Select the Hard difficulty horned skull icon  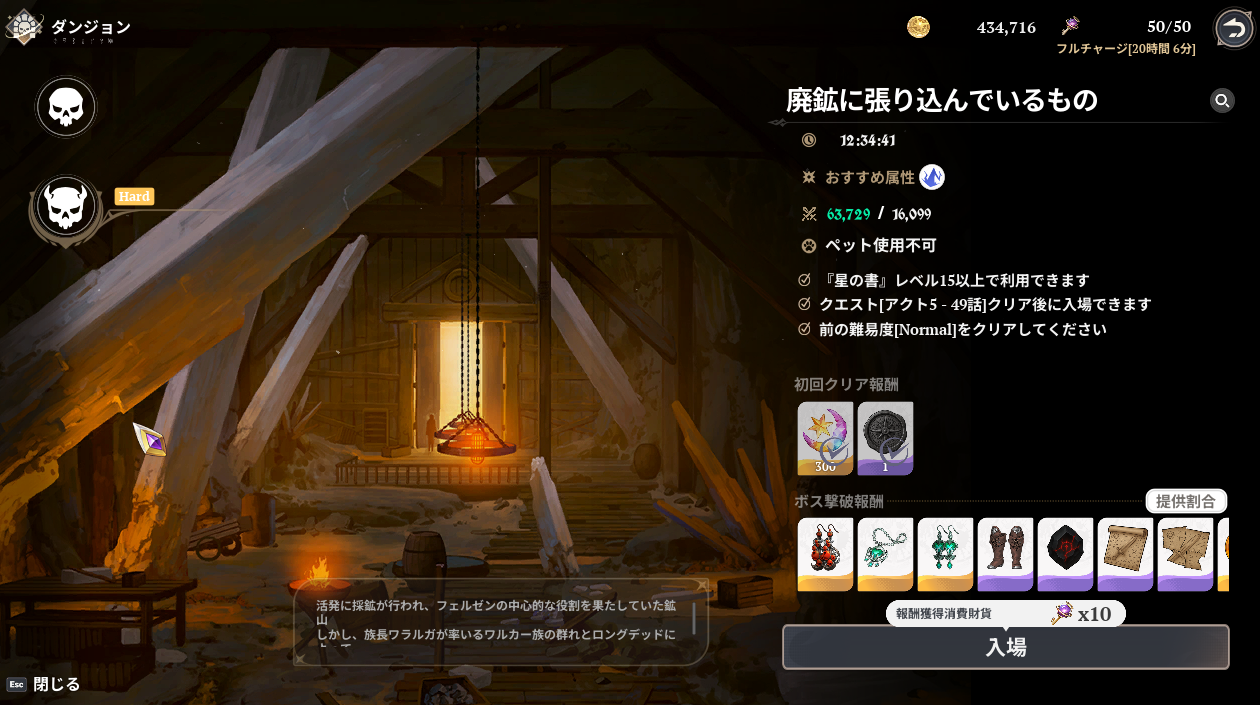click(66, 207)
